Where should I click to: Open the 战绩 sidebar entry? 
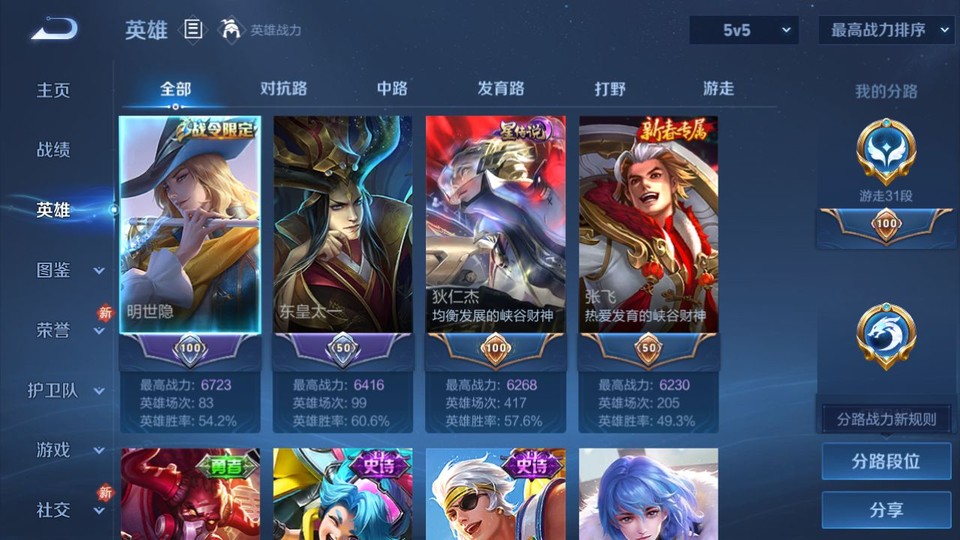click(54, 150)
